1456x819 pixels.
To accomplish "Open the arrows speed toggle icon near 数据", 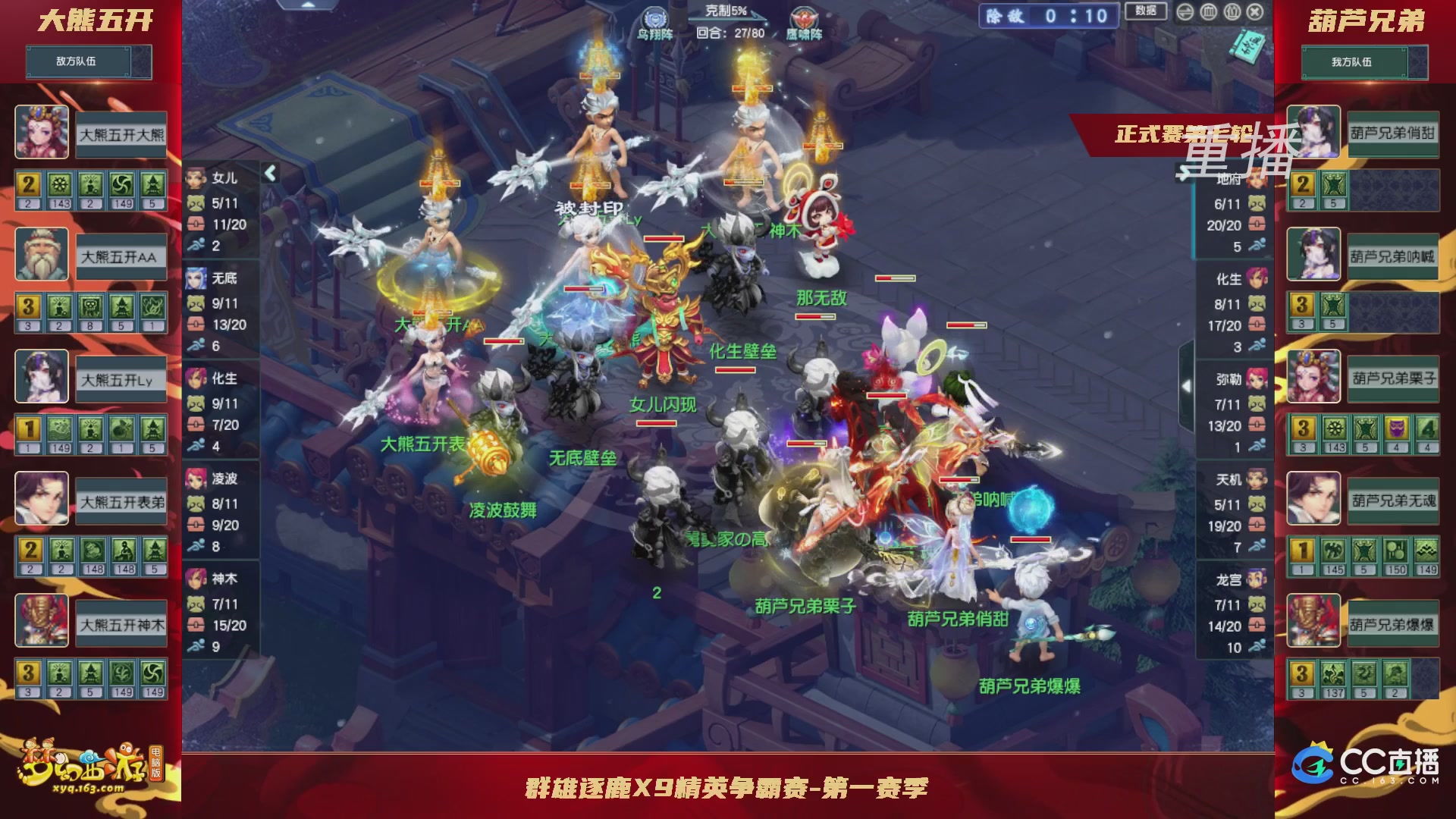I will (x=1185, y=11).
